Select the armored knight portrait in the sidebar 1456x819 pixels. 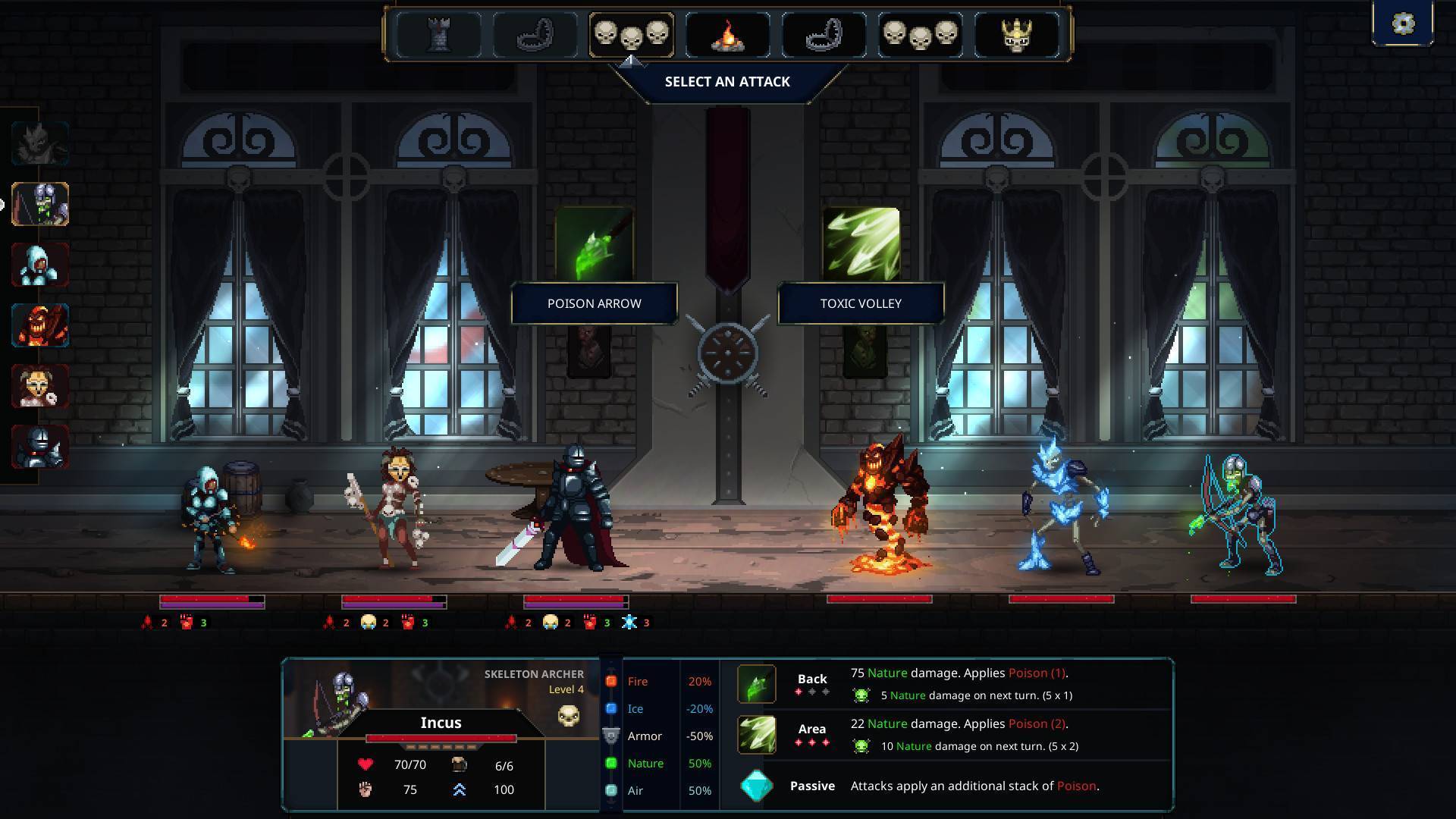click(39, 447)
